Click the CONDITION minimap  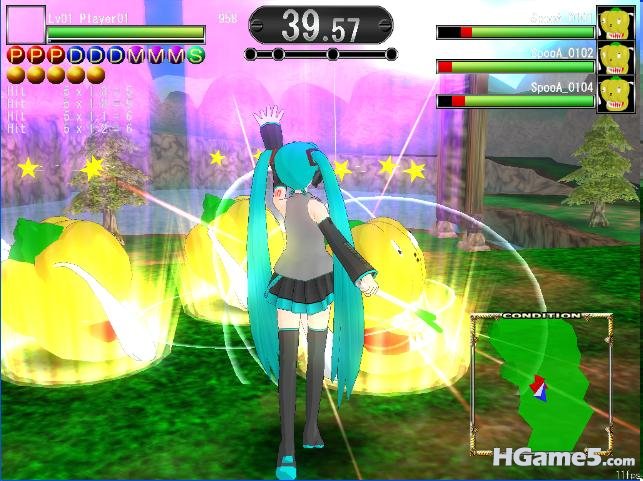541,383
